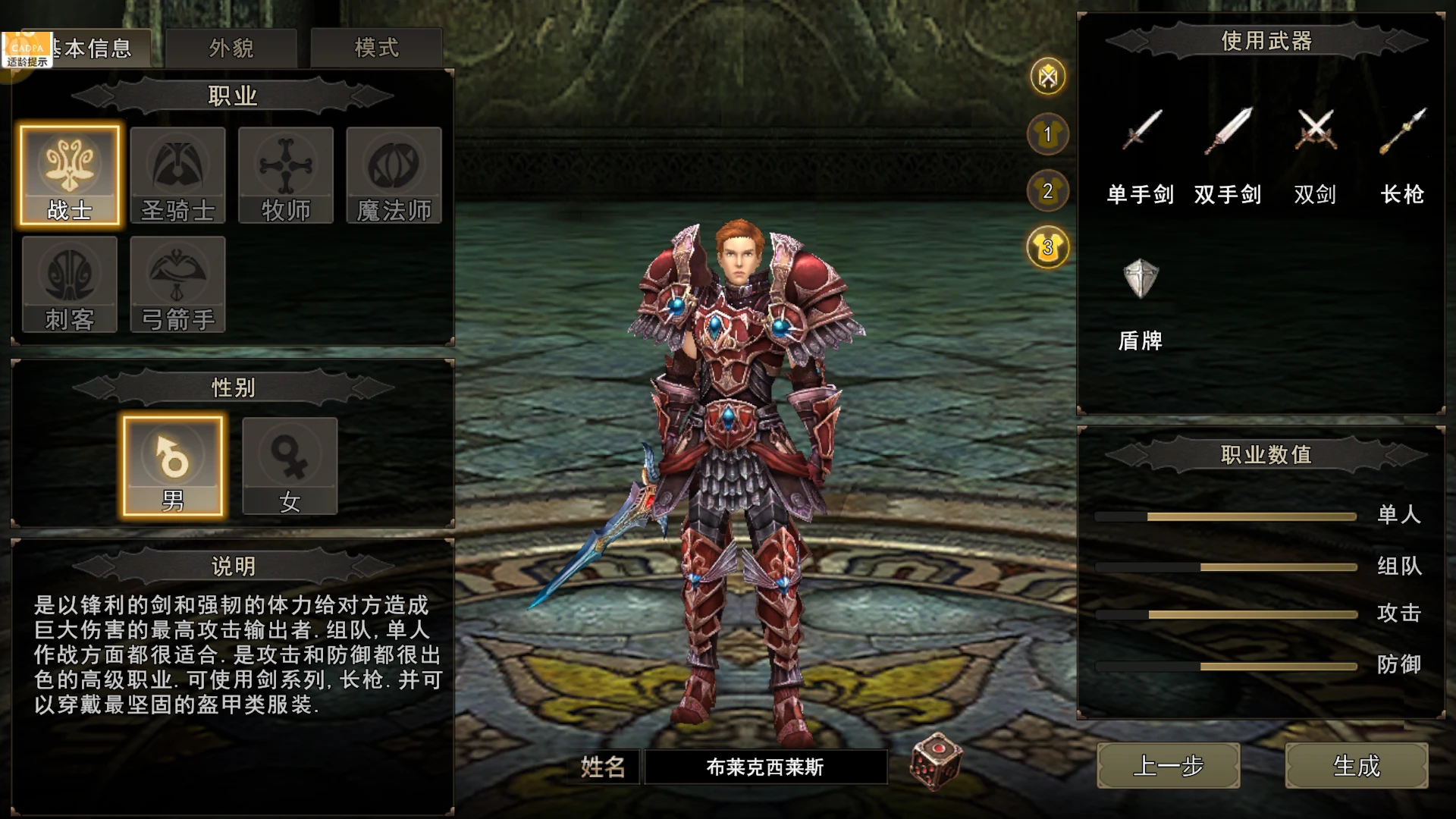1456x819 pixels.
Task: Click the 姓名 name input field
Action: point(766,767)
